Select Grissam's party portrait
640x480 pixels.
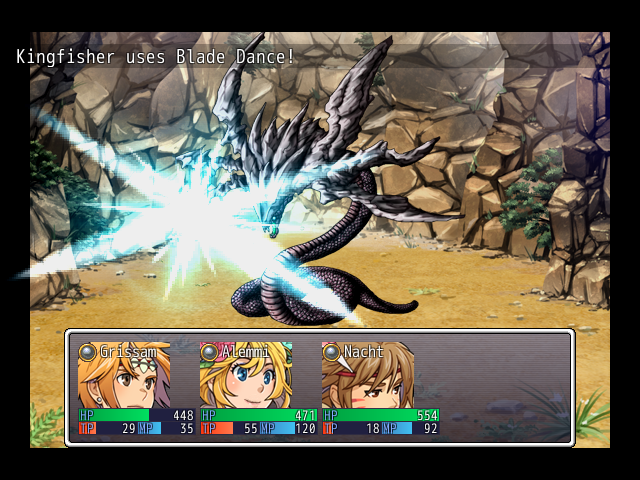tap(124, 378)
